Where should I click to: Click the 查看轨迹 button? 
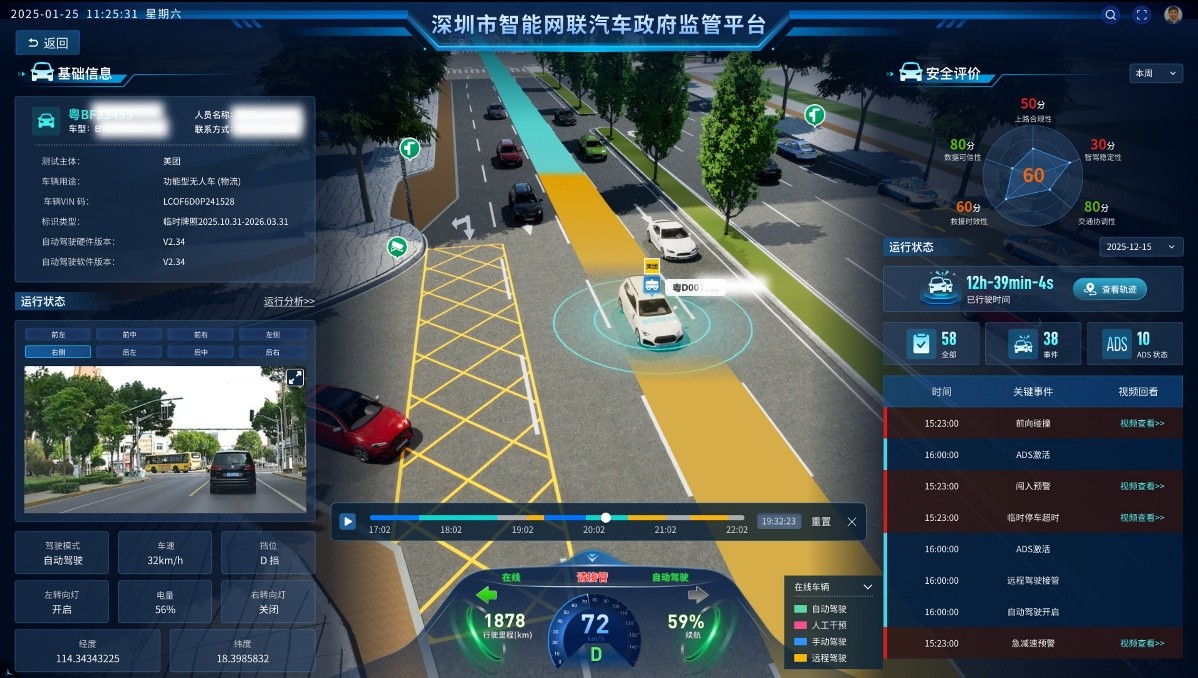(1110, 289)
